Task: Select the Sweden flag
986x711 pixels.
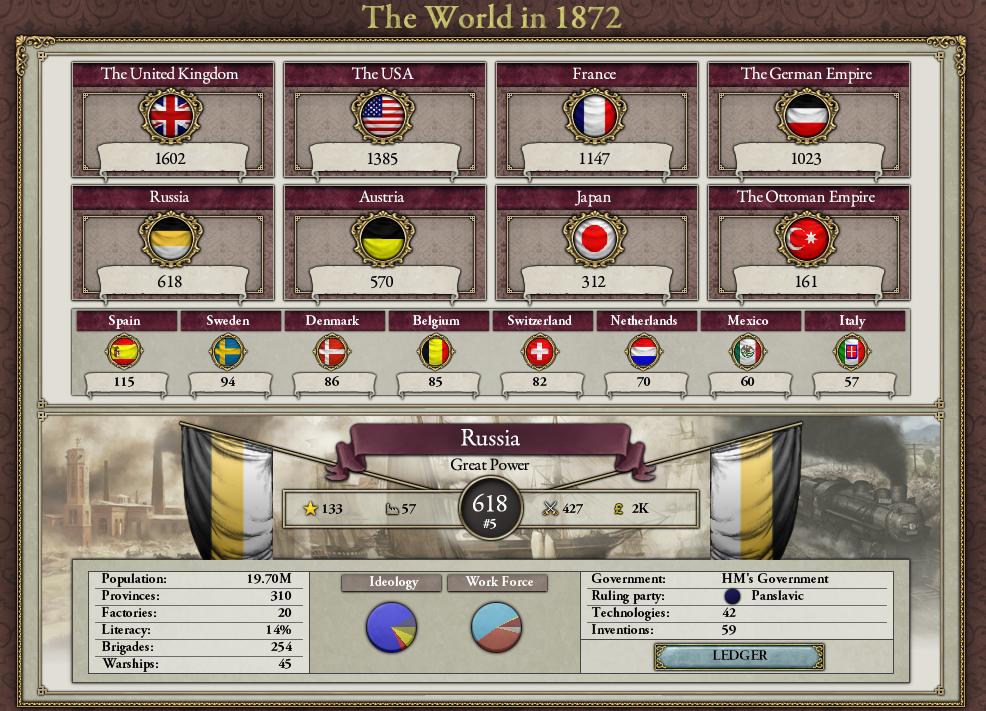Action: [228, 352]
